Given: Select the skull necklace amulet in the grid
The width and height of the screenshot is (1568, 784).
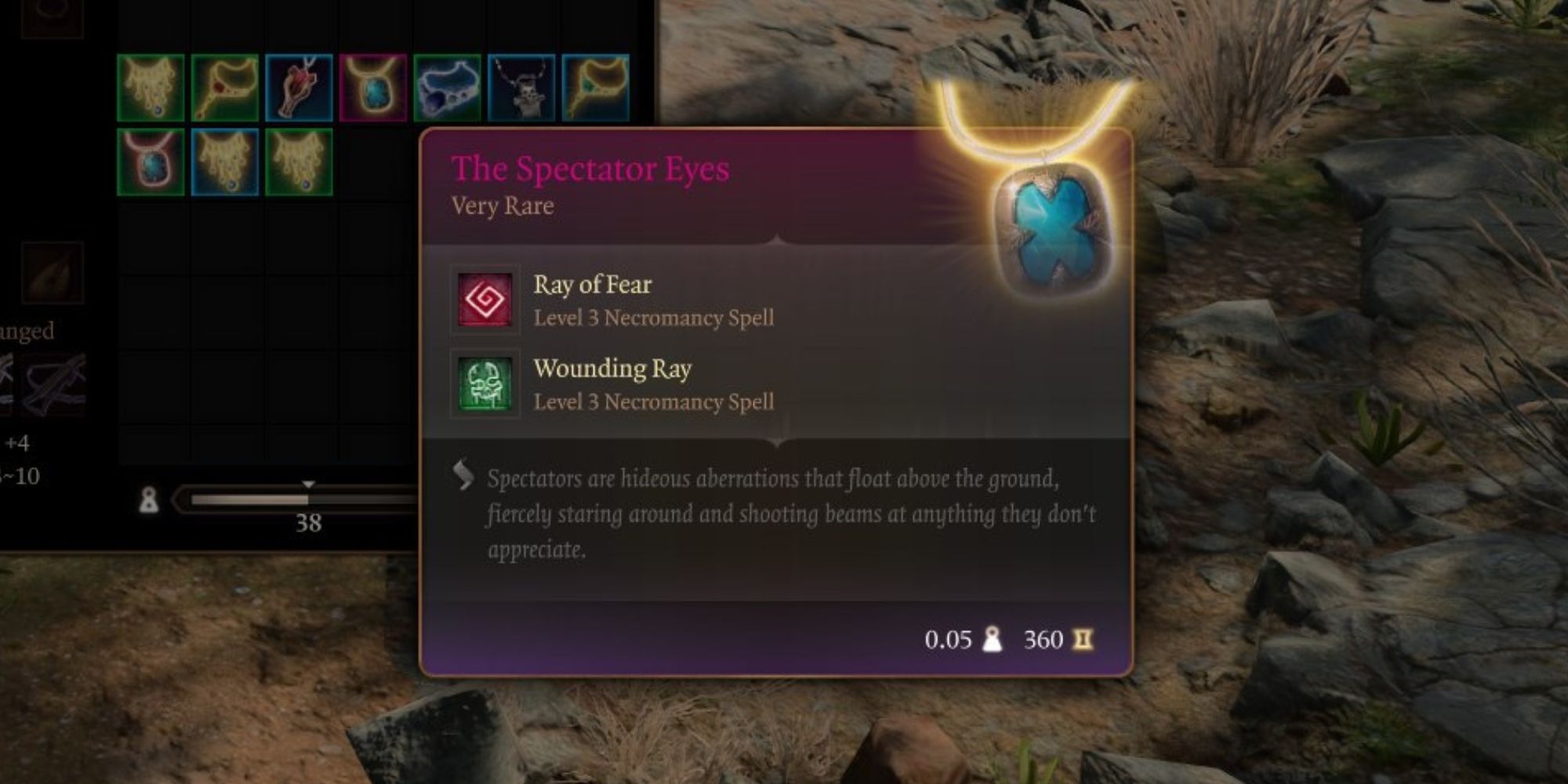Looking at the screenshot, I should [516, 86].
